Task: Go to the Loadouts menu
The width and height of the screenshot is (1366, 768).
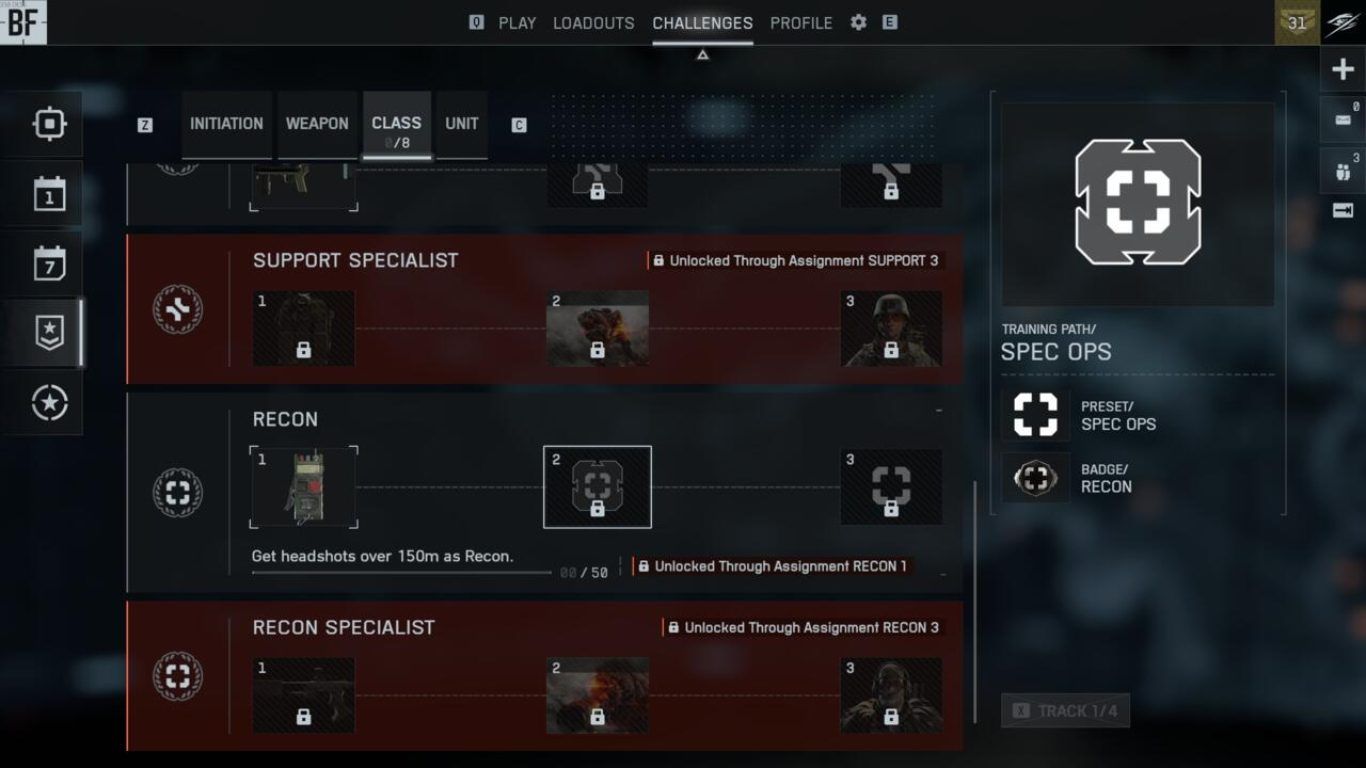Action: click(x=593, y=23)
